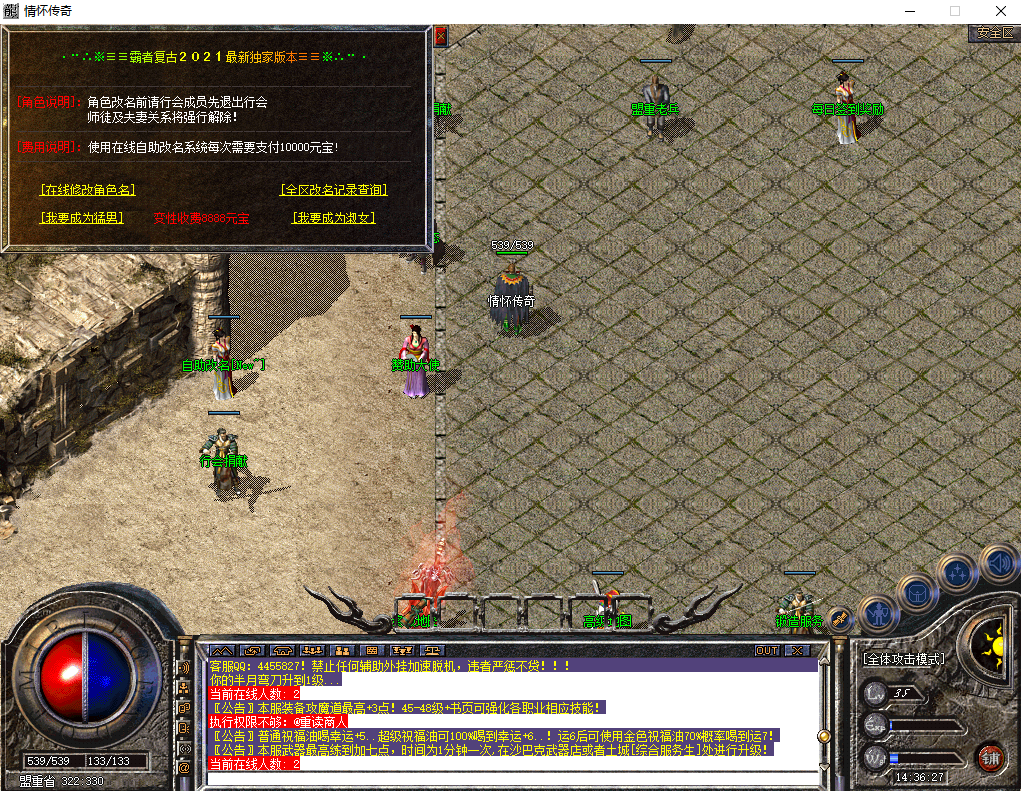Screen dimensions: 1021x791
Task: Click the OUT button above chat
Action: 767,650
